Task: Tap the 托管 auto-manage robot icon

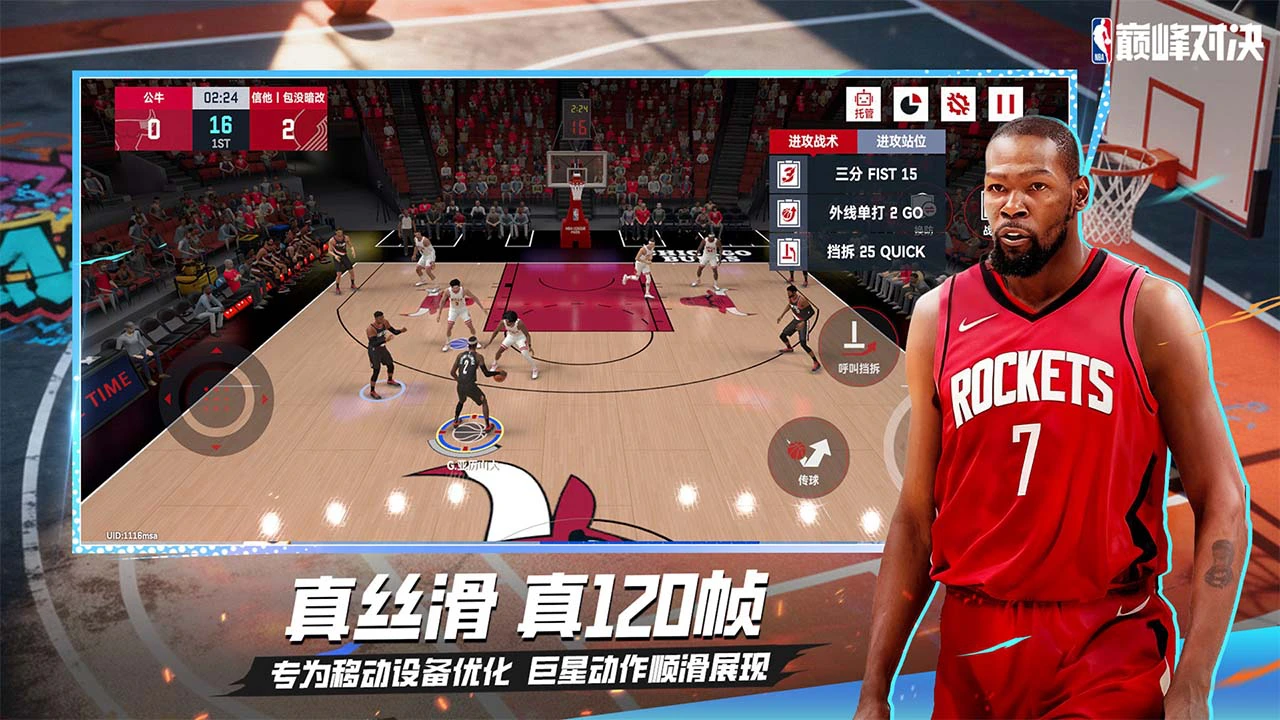Action: (862, 102)
